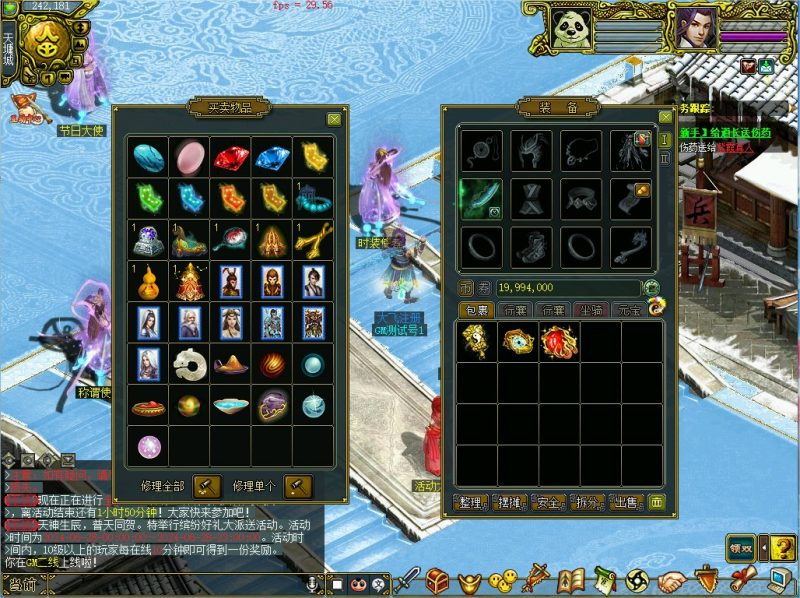Open the treasure chest icon on the toolbar
The image size is (800, 598).
pos(438,580)
